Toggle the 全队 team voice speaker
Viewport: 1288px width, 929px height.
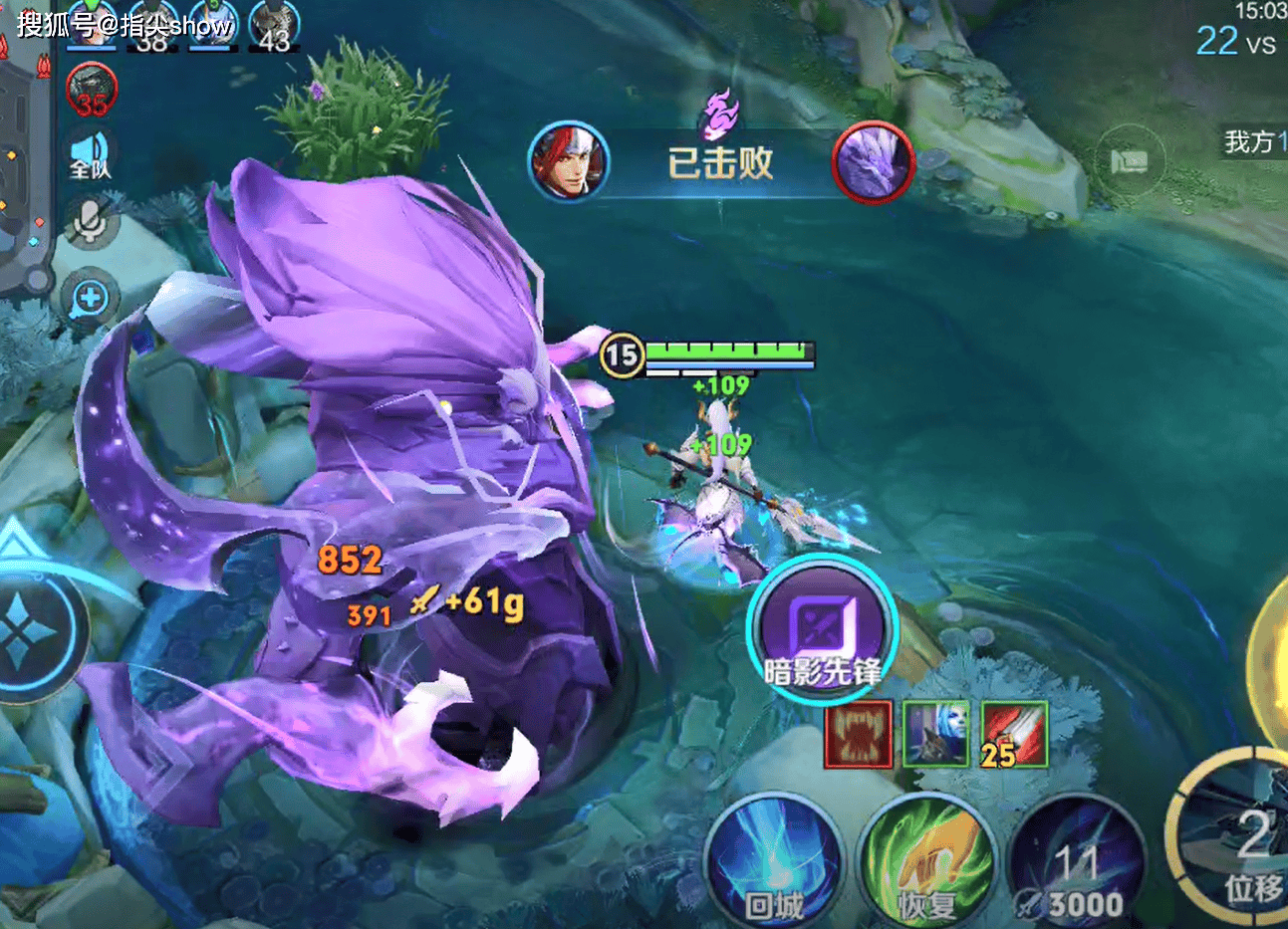[x=91, y=155]
